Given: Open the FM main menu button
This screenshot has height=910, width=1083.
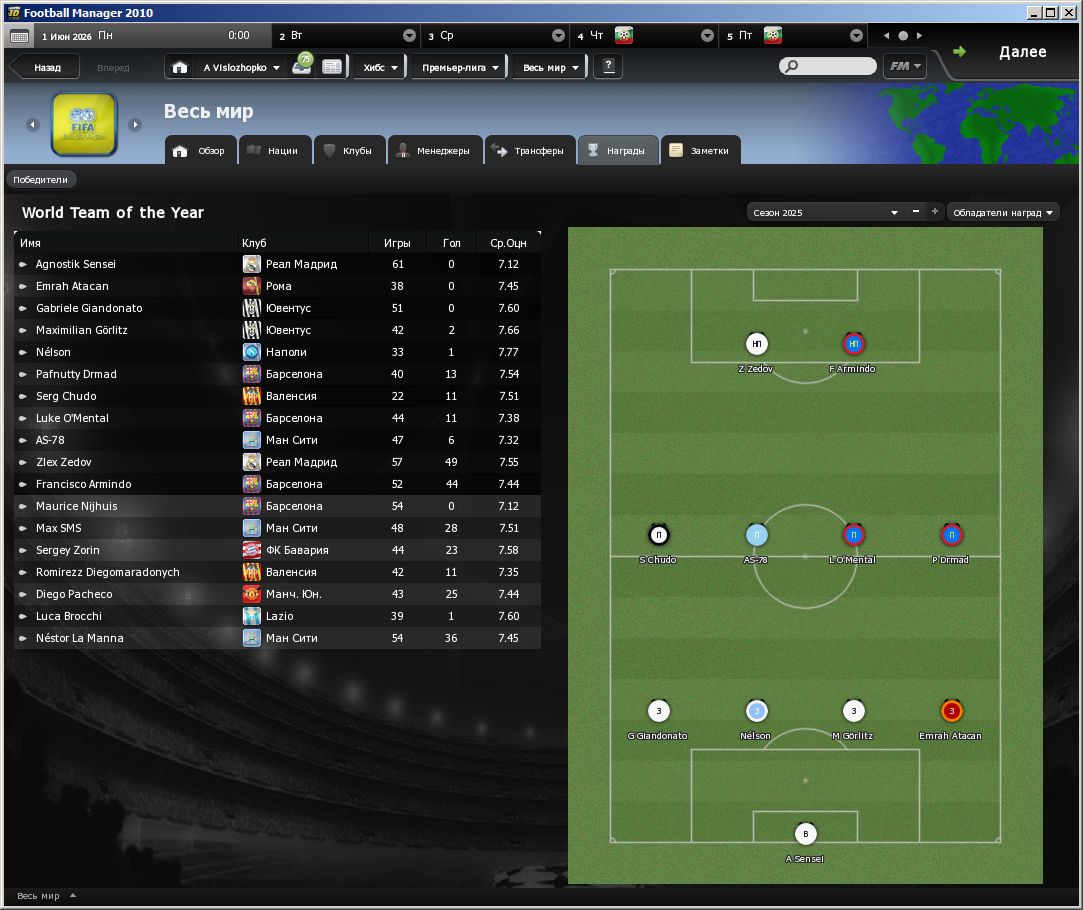Looking at the screenshot, I should click(904, 67).
